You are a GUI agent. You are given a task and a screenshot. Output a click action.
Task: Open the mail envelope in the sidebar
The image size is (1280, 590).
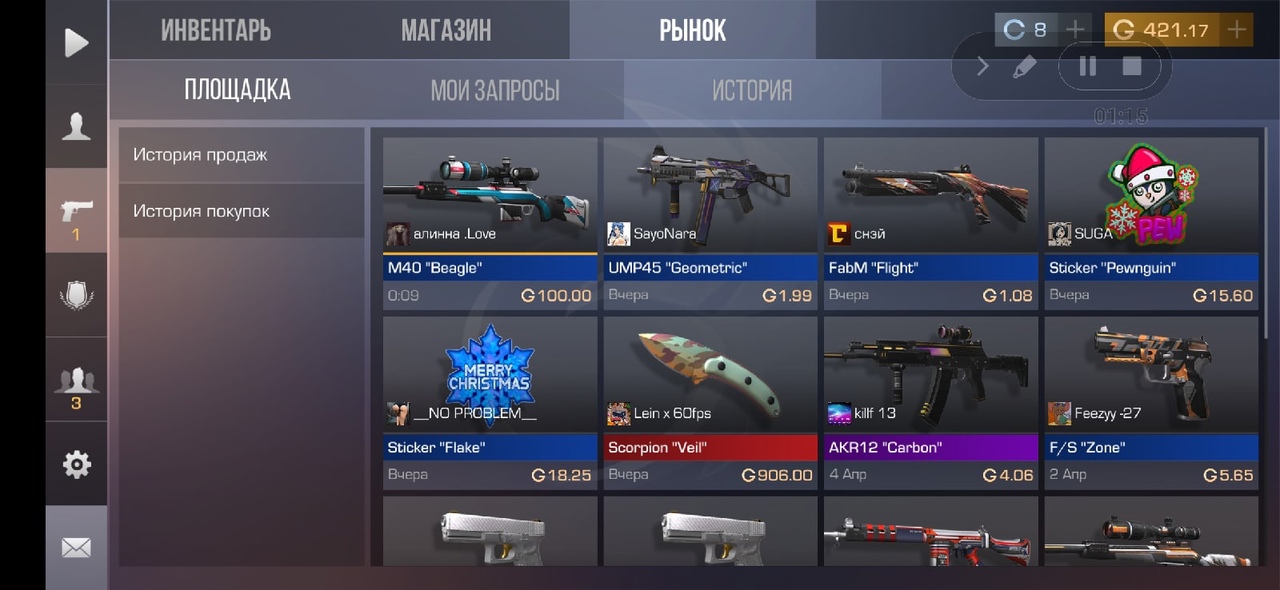tap(76, 547)
